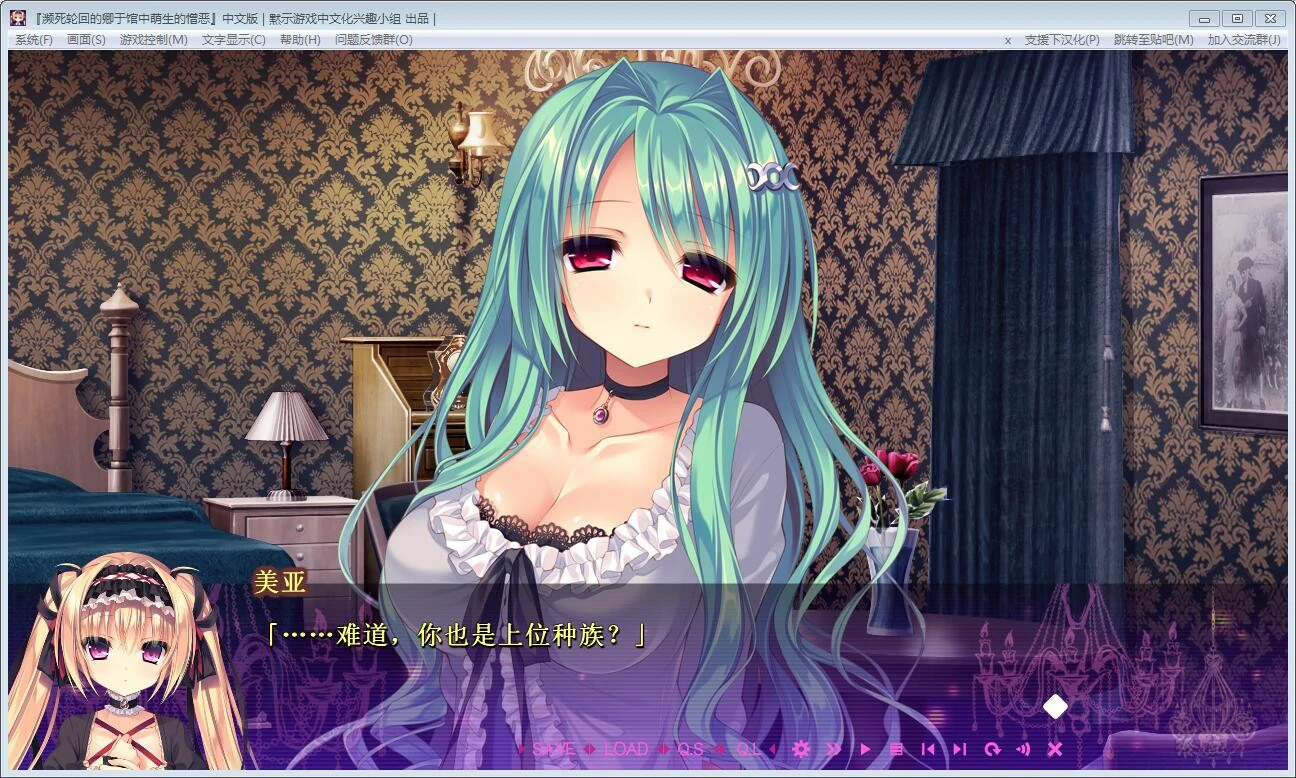Screen dimensions: 1296x778
Task: Click the 支援下汉化(P) menu entry
Action: tap(1062, 40)
